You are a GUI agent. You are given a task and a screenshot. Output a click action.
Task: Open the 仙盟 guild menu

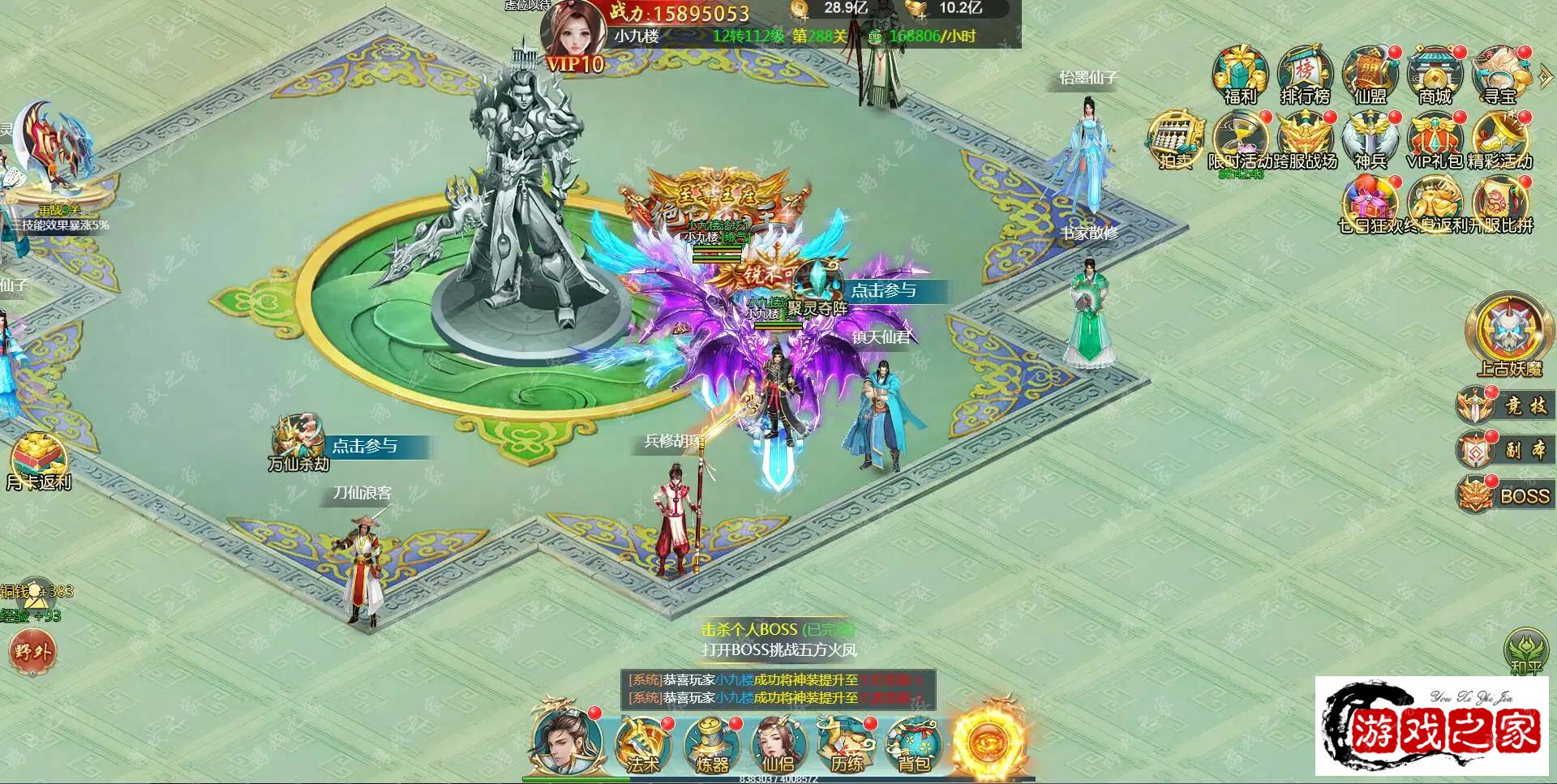click(x=1370, y=75)
